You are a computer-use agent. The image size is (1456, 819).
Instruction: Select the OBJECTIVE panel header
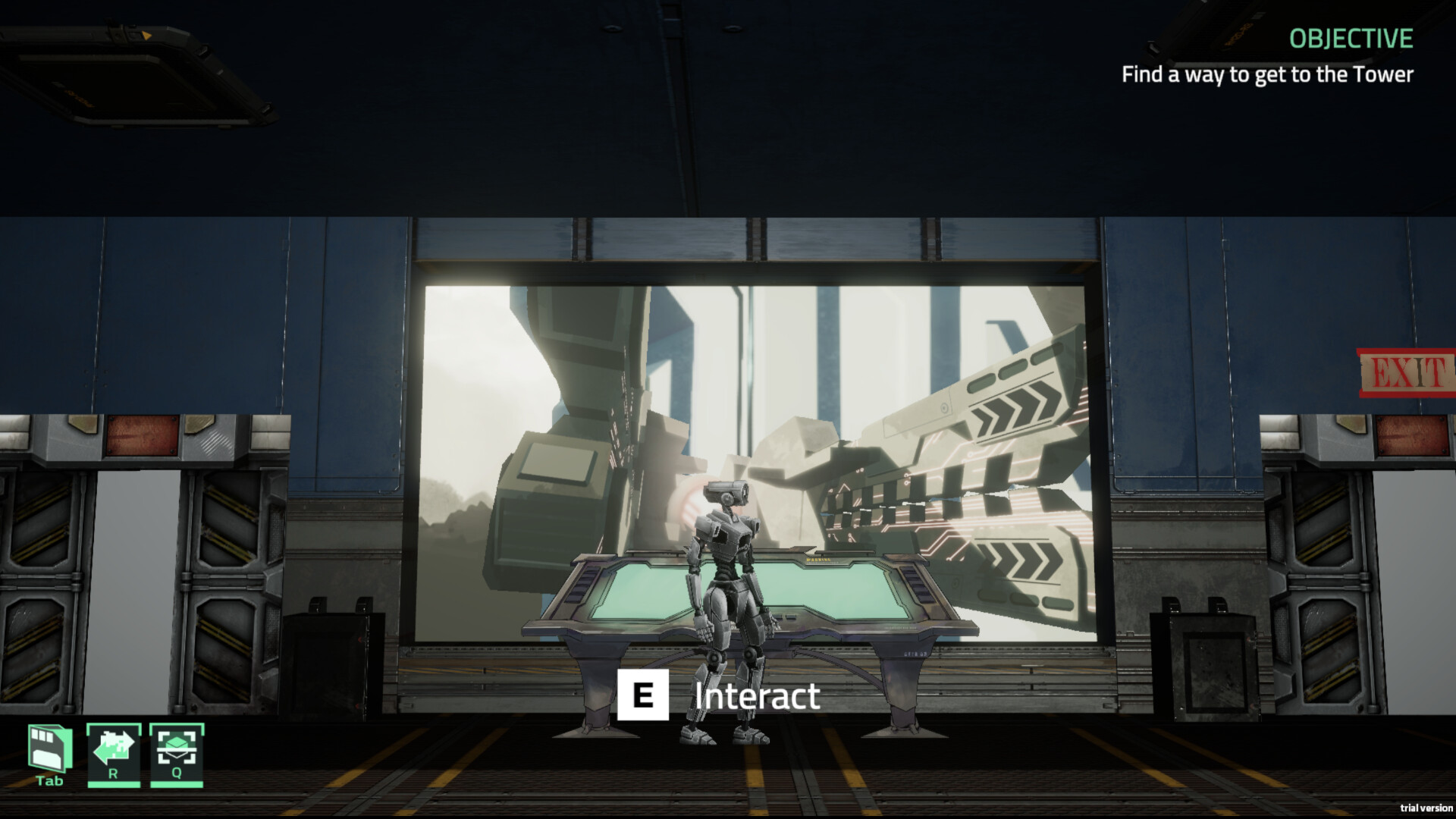[x=1351, y=39]
